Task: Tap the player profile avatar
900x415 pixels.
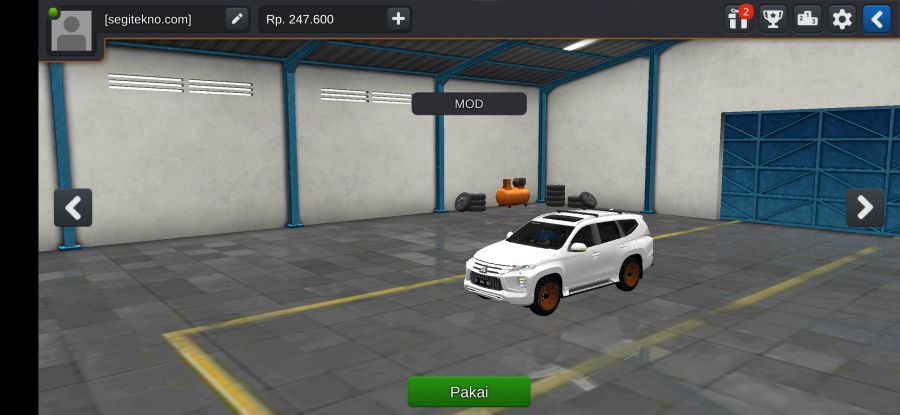Action: click(x=72, y=31)
